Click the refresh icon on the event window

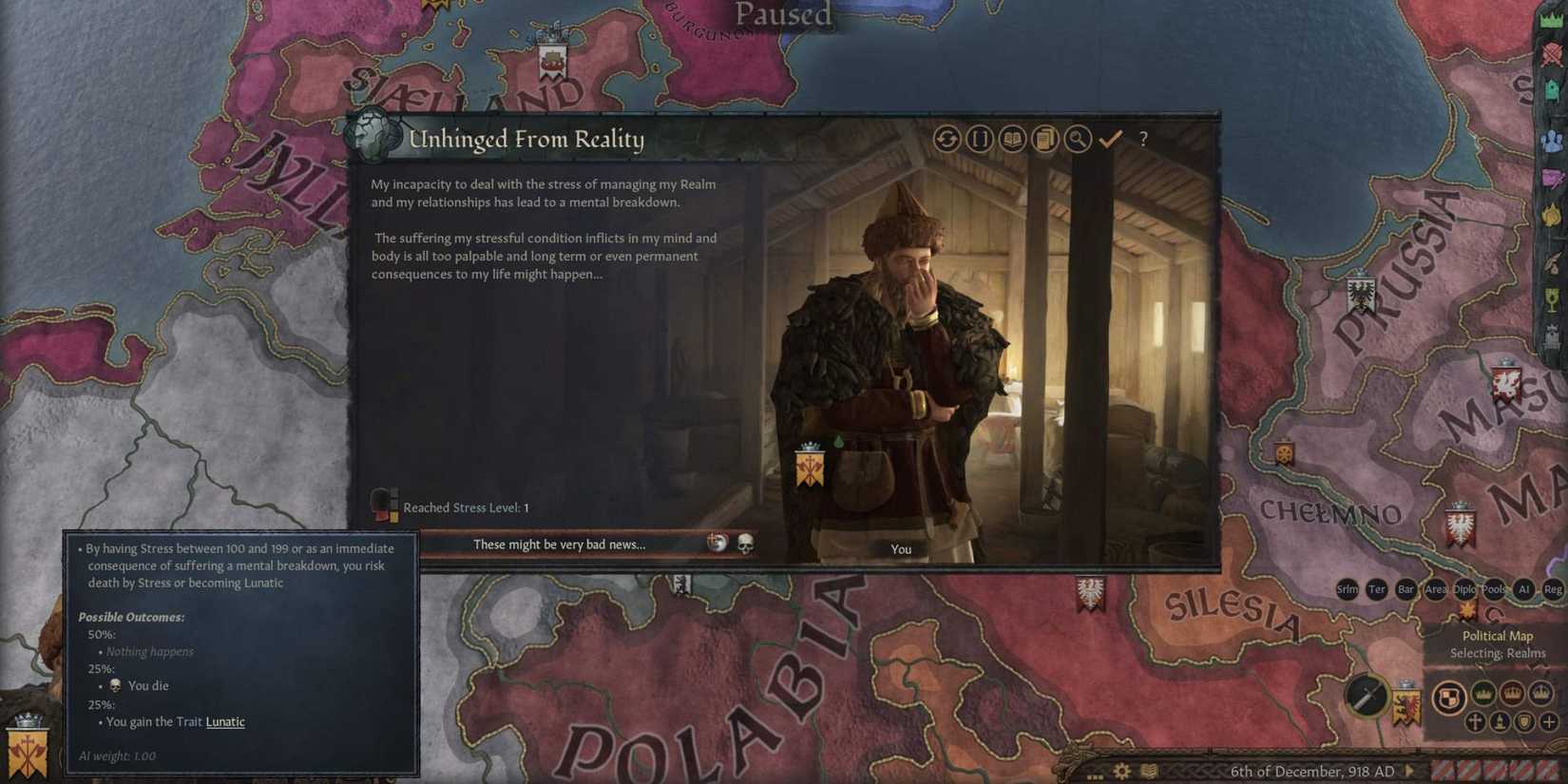pyautogui.click(x=947, y=139)
